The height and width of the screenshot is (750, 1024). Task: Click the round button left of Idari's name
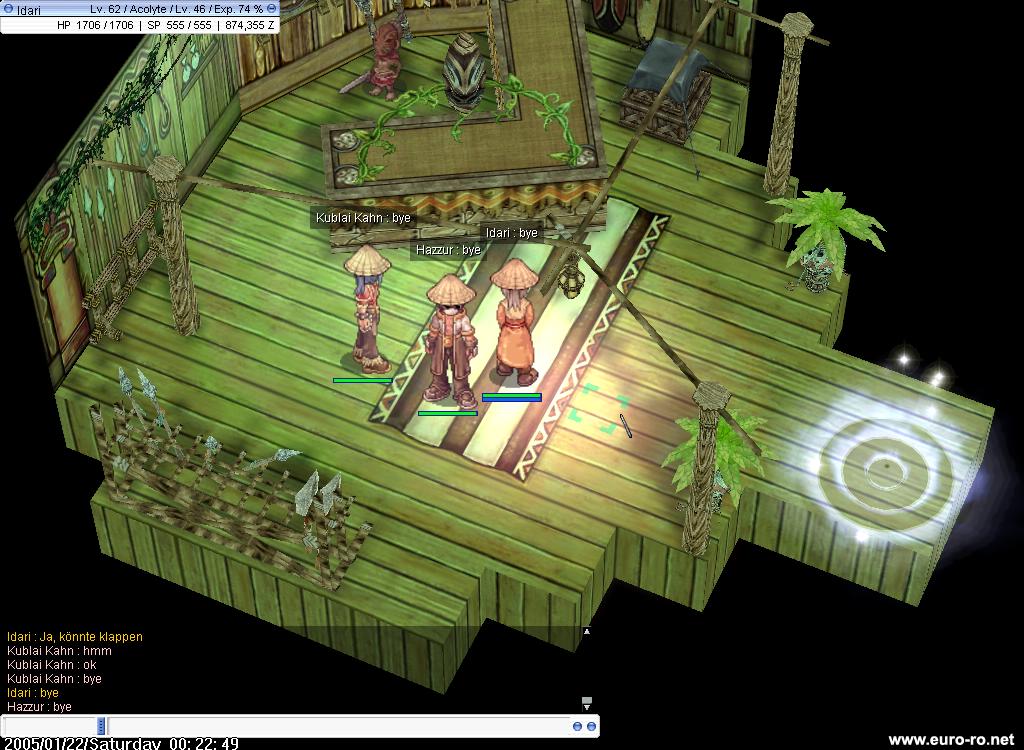coord(8,9)
